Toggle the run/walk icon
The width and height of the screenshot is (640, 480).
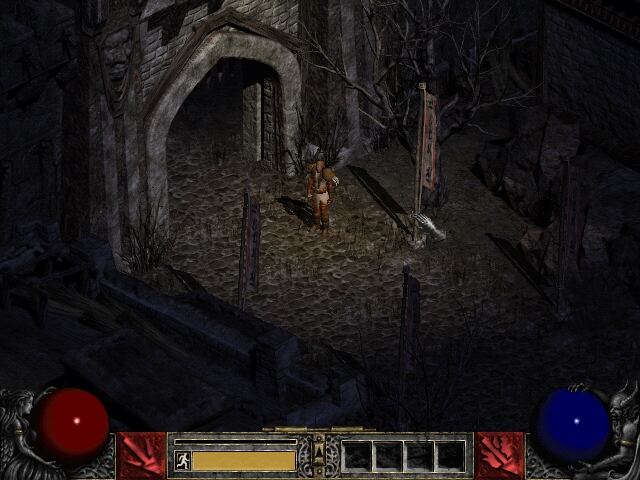tap(183, 460)
